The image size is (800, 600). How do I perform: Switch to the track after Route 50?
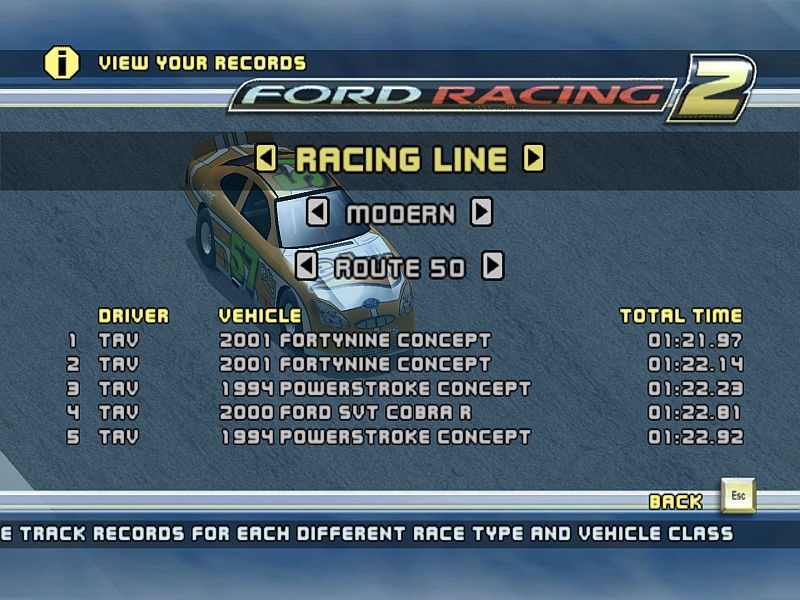point(492,266)
